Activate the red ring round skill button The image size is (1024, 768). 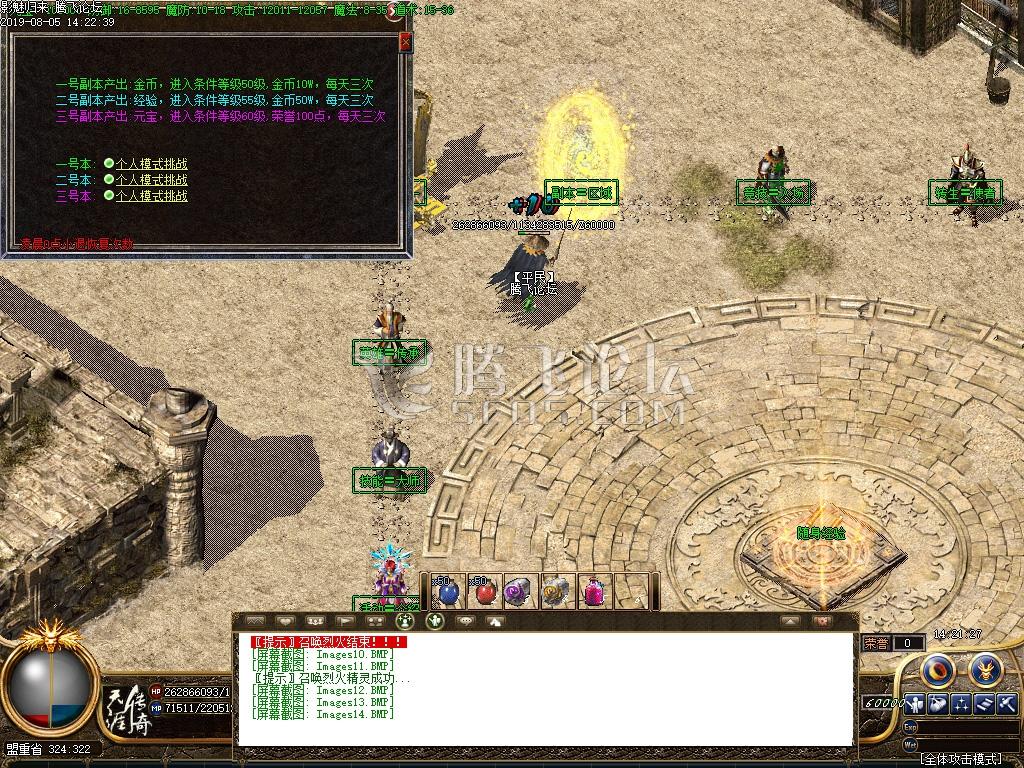938,668
